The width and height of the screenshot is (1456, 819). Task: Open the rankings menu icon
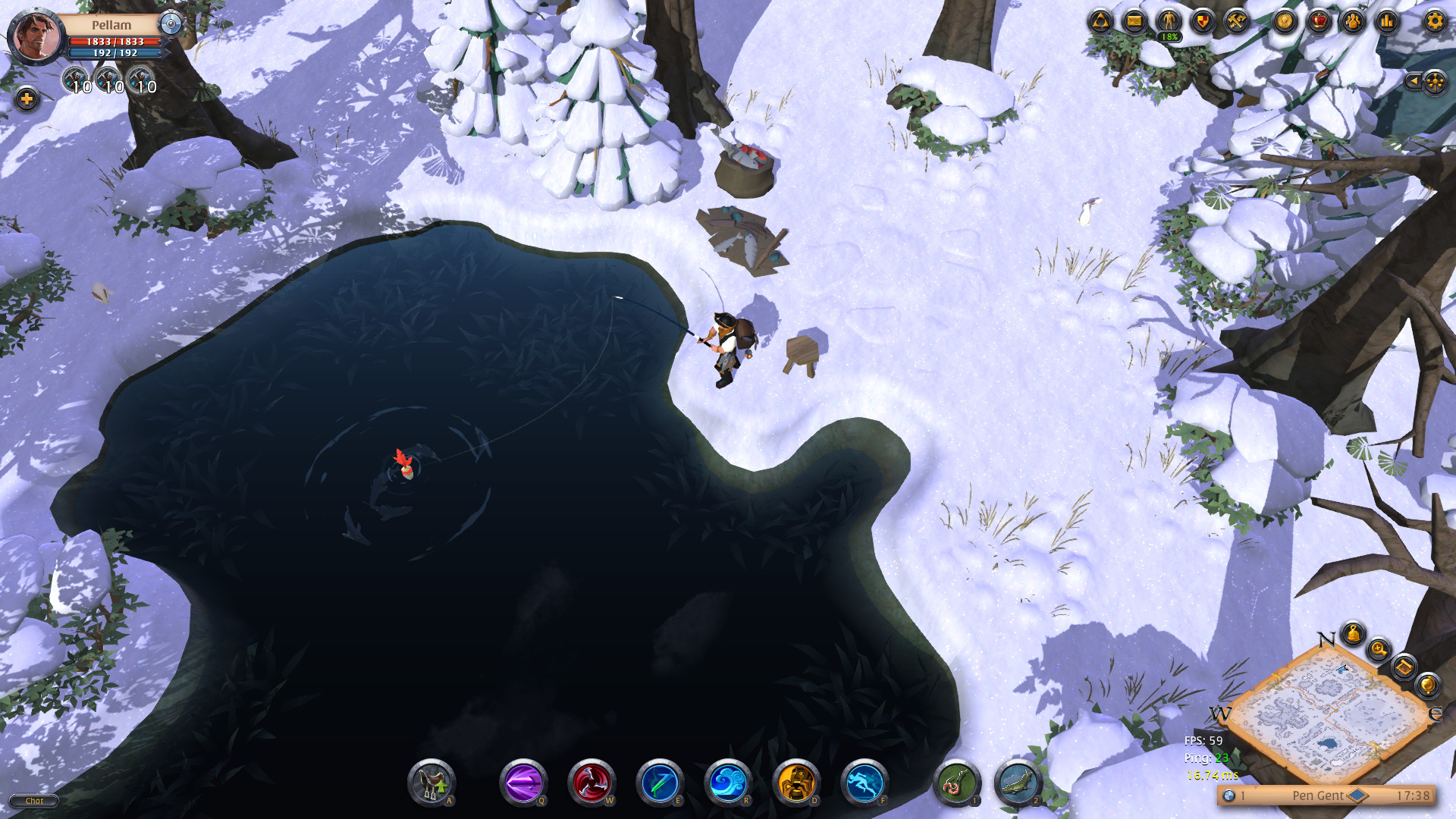tap(1386, 23)
